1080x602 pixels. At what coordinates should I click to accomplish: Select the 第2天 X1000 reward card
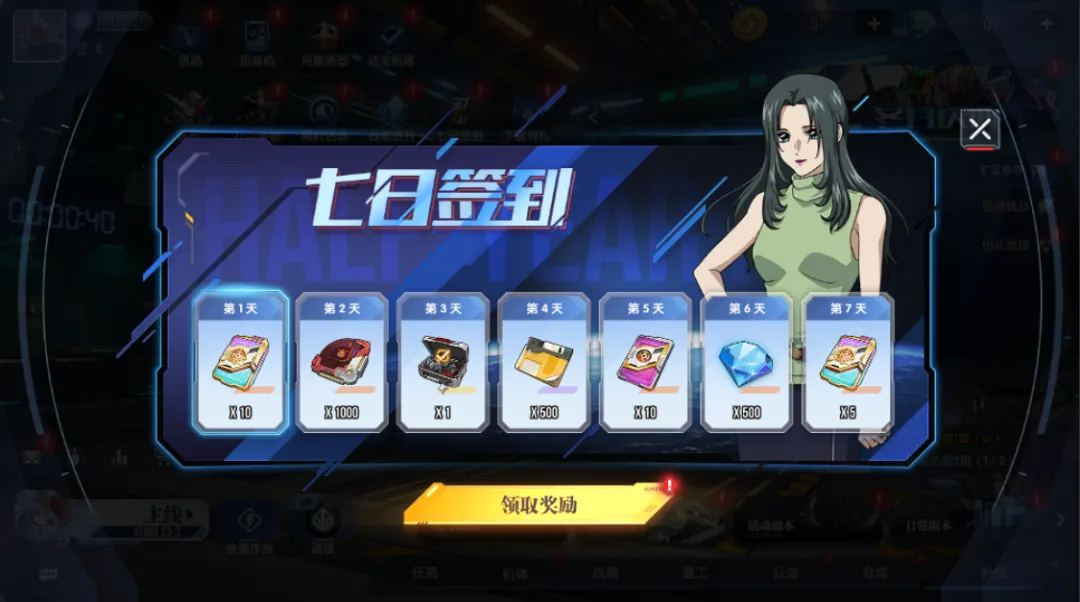342,362
